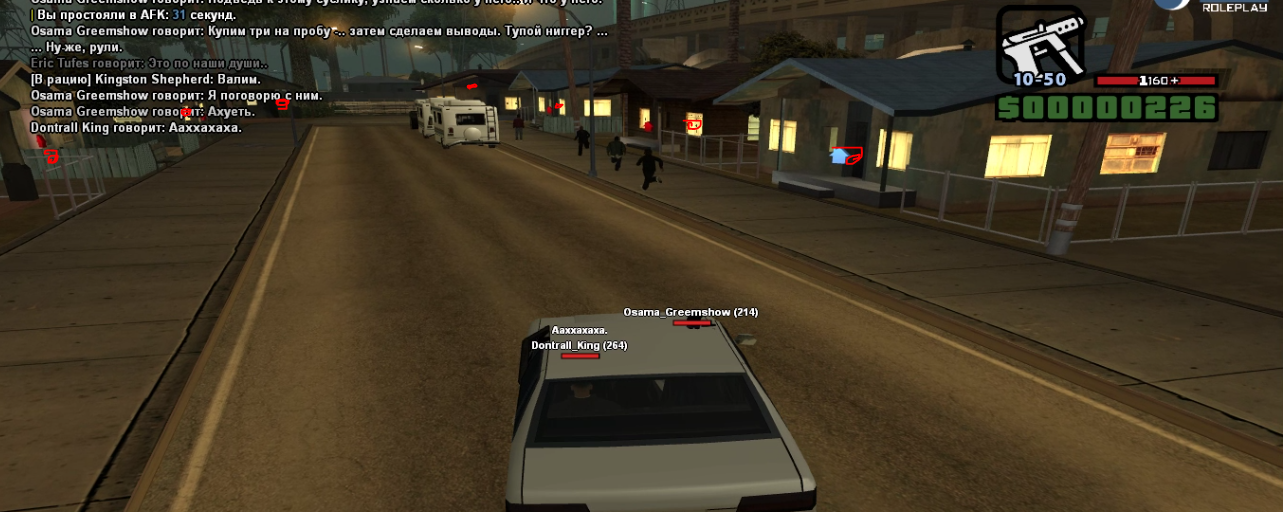Screen dimensions: 1283x512
Task: Select the Dontrall_King (264) player nametag
Action: coord(579,345)
